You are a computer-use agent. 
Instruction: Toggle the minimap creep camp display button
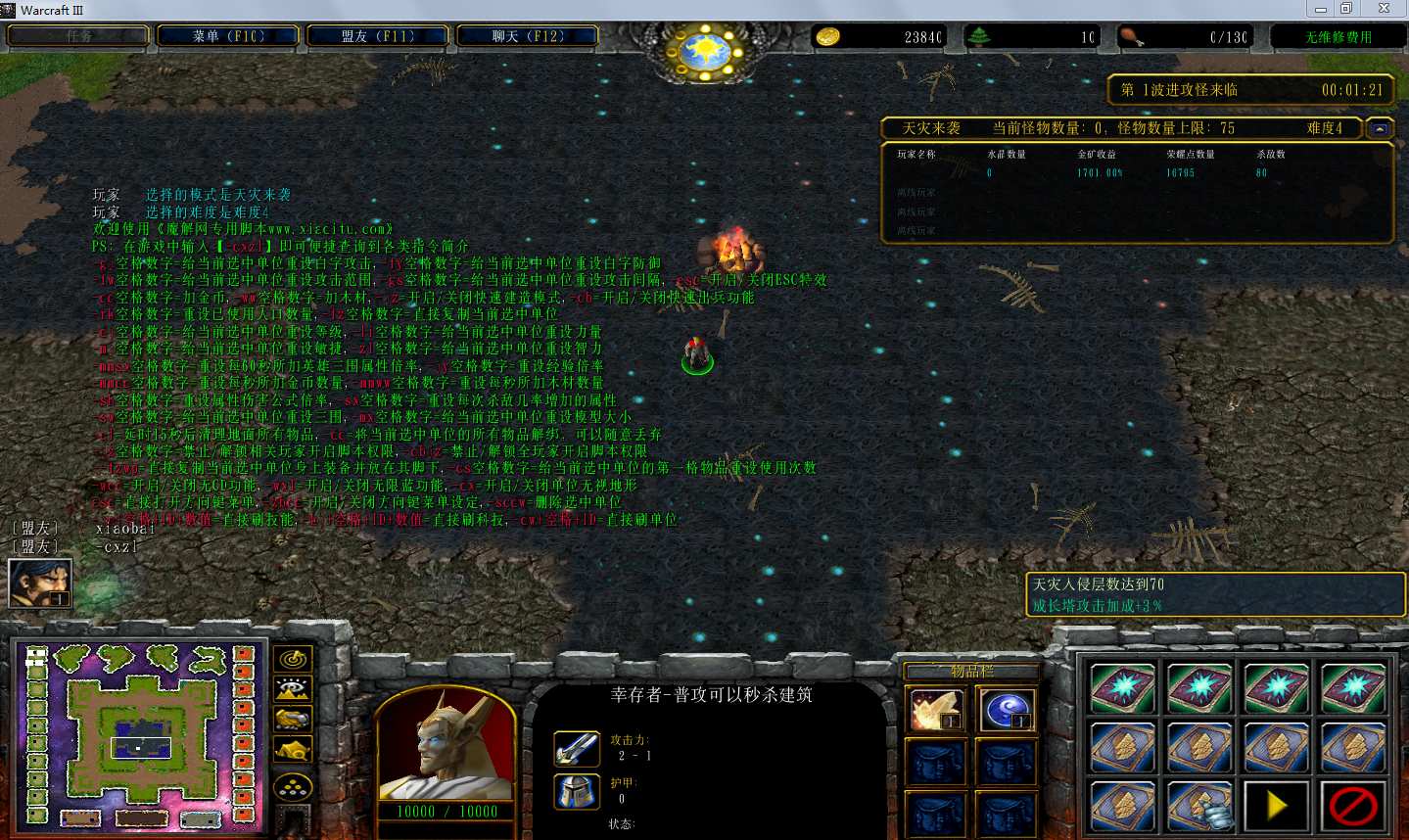[x=293, y=752]
